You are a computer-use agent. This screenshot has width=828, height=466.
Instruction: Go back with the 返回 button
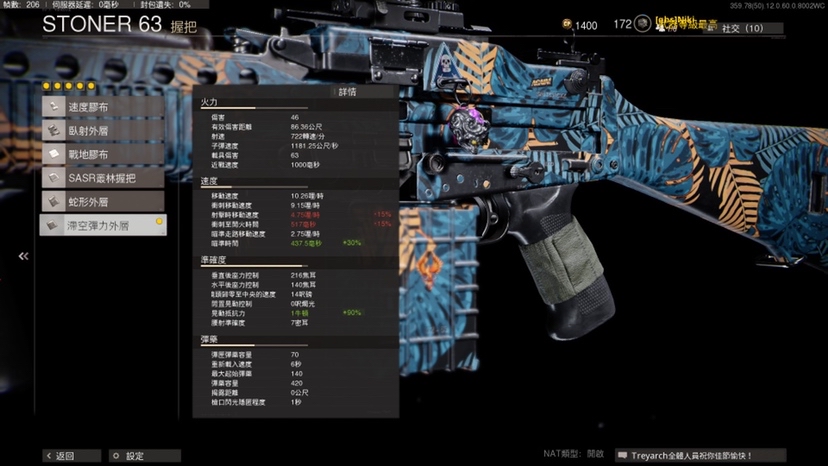click(x=59, y=456)
